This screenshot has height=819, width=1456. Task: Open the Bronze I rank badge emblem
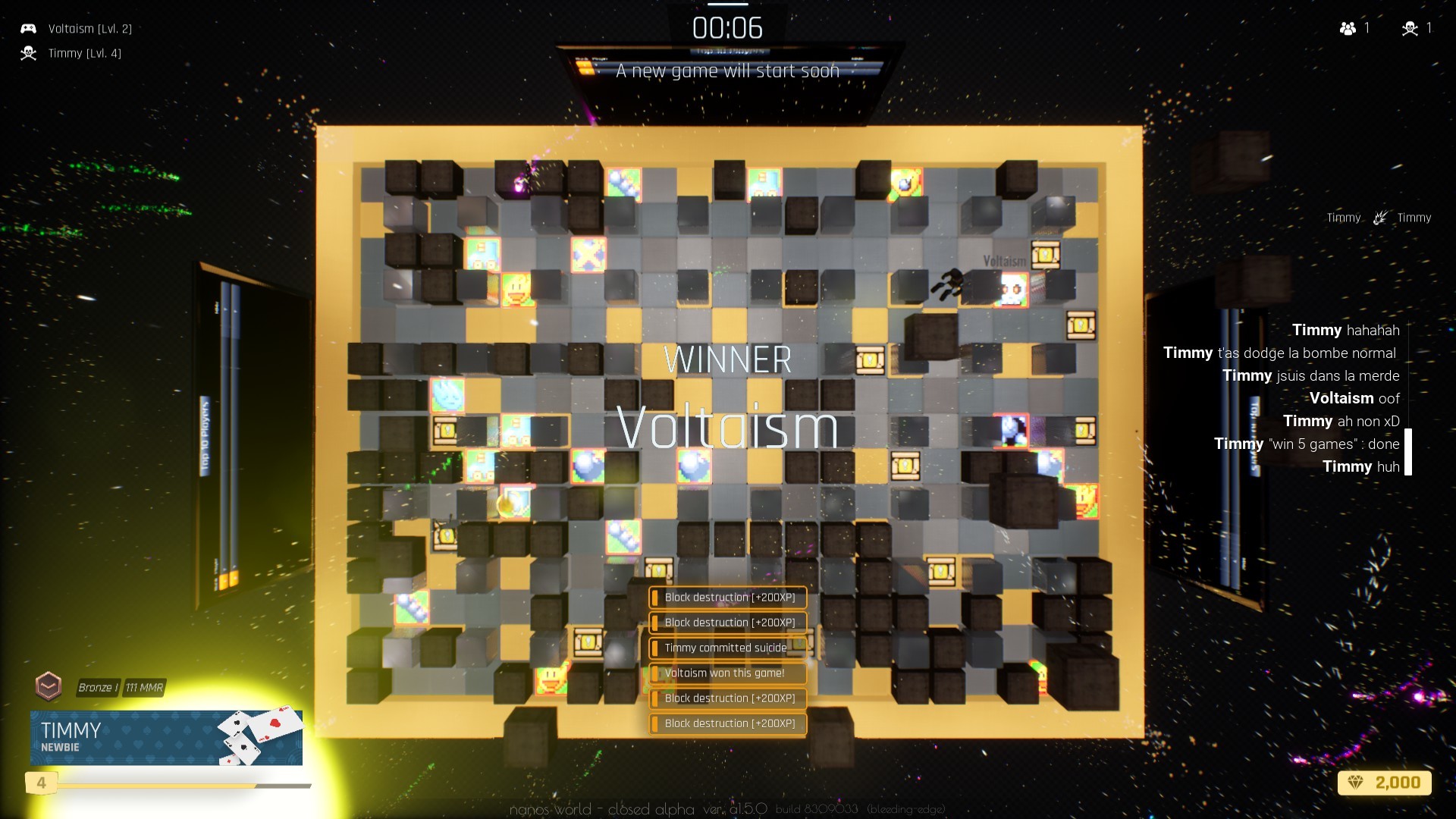click(49, 684)
